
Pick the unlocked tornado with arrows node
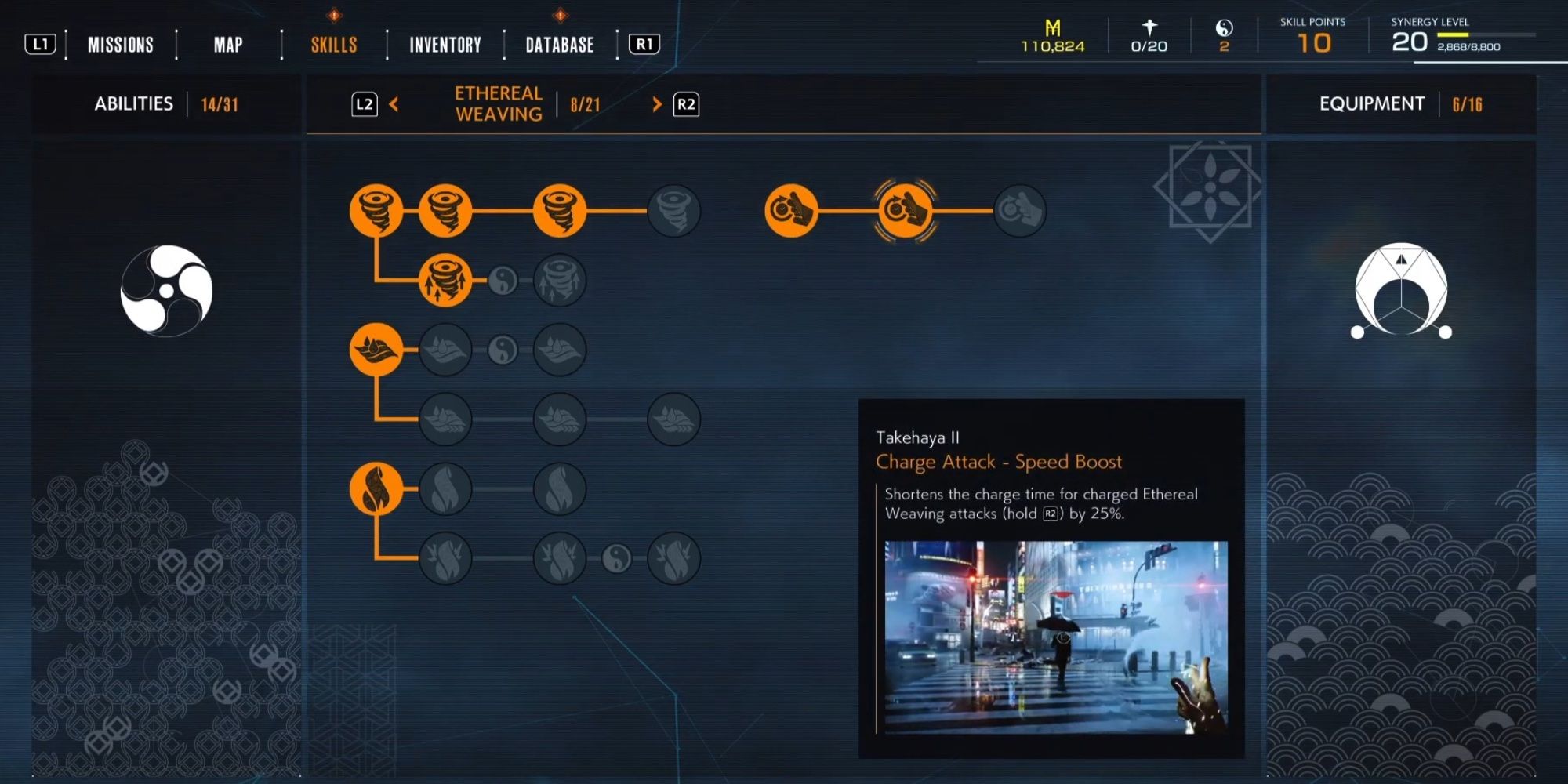point(445,280)
